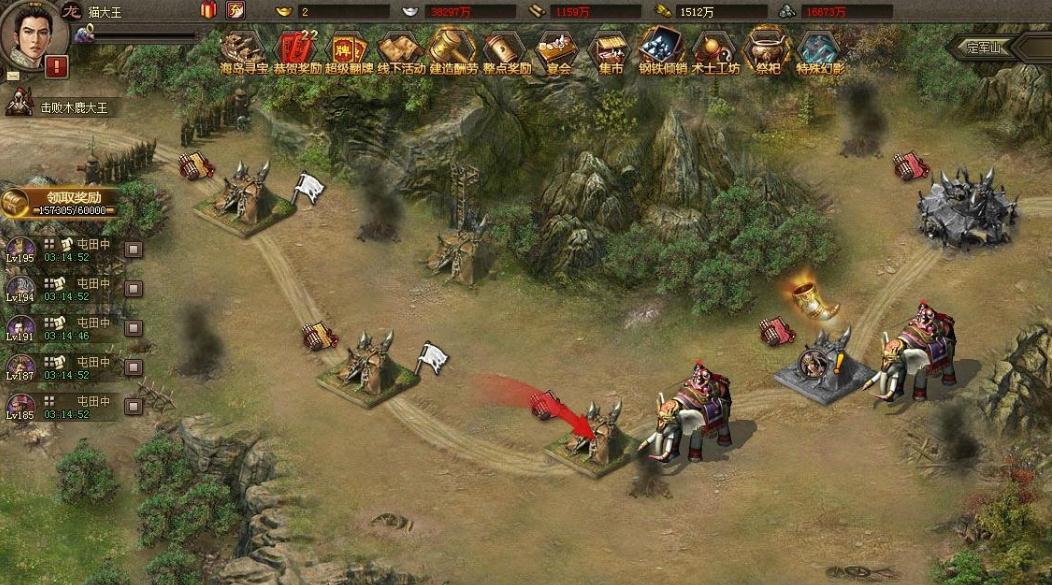Open the 建造酬劳 hammer icon
This screenshot has width=1052, height=585.
click(x=453, y=50)
